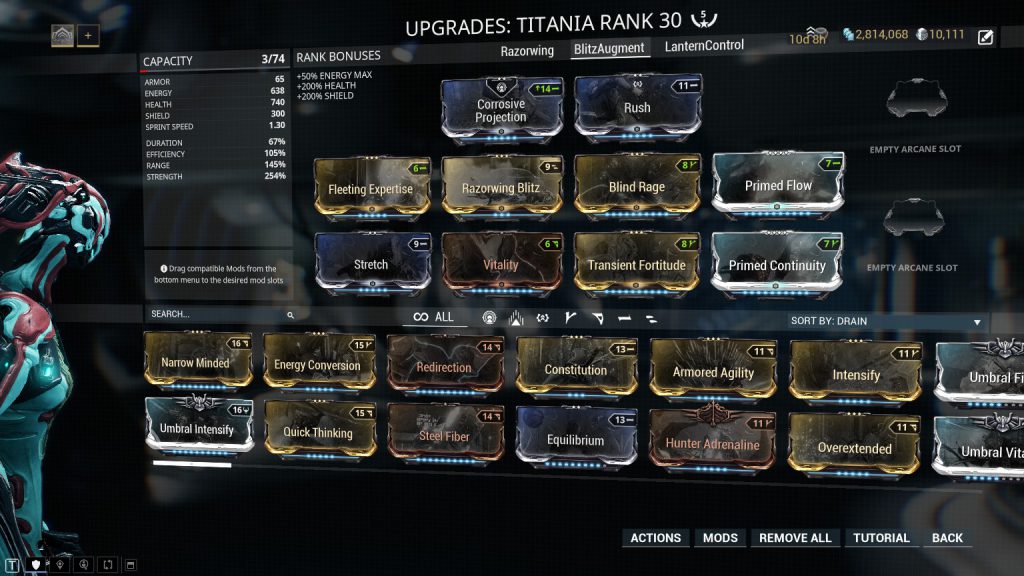Select the Fleeting Expertise mod slot

(x=371, y=187)
